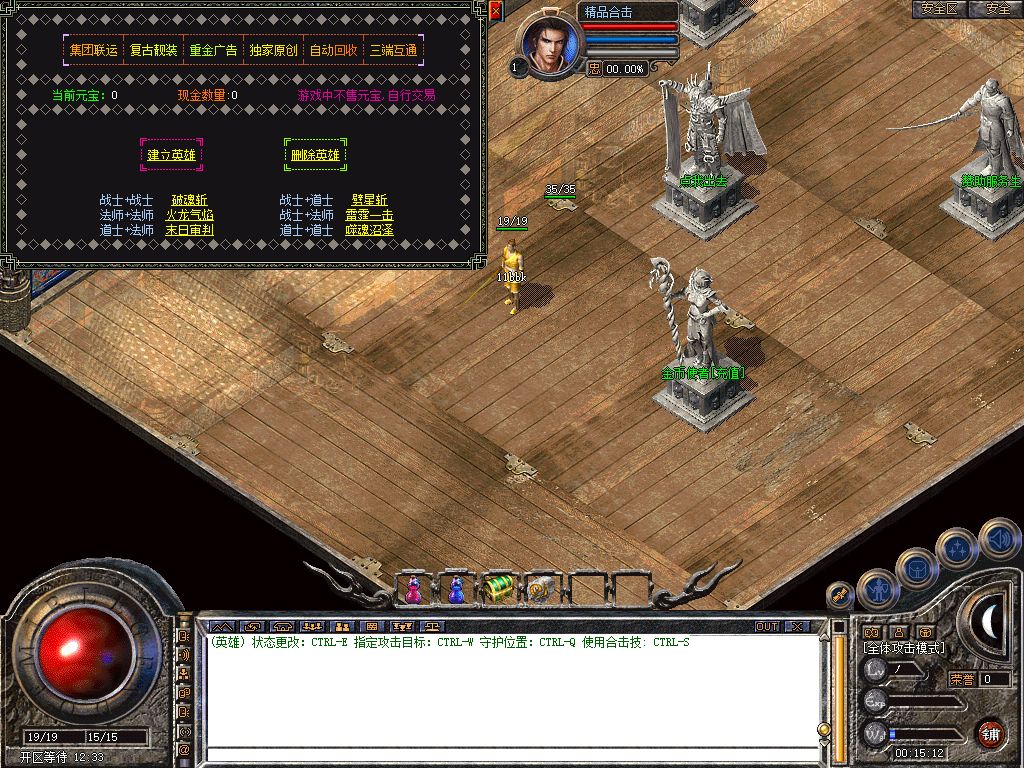
Task: Select the 火龙气焰 combo skill link
Action: pos(189,215)
